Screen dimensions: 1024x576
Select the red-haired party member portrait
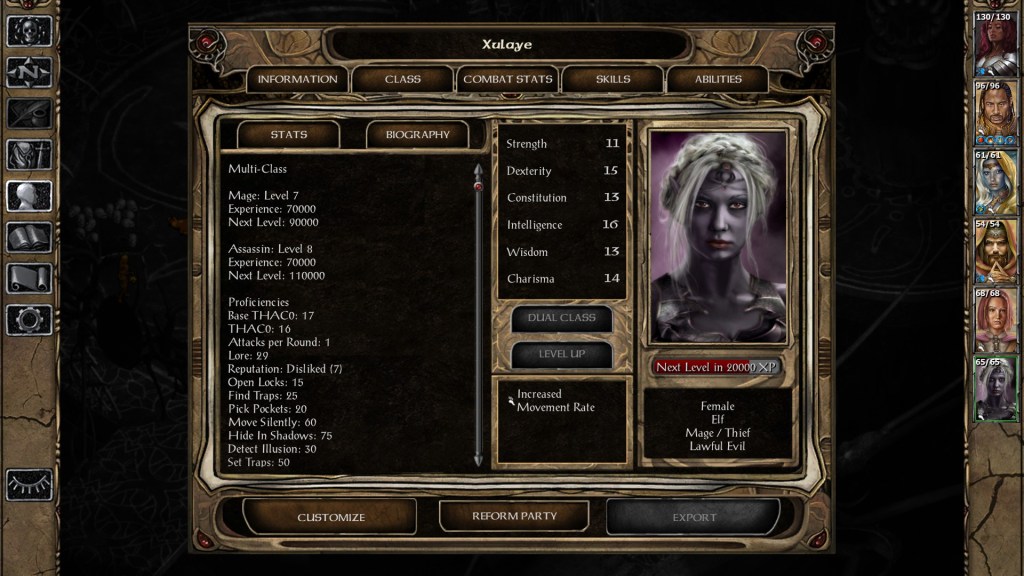[995, 46]
